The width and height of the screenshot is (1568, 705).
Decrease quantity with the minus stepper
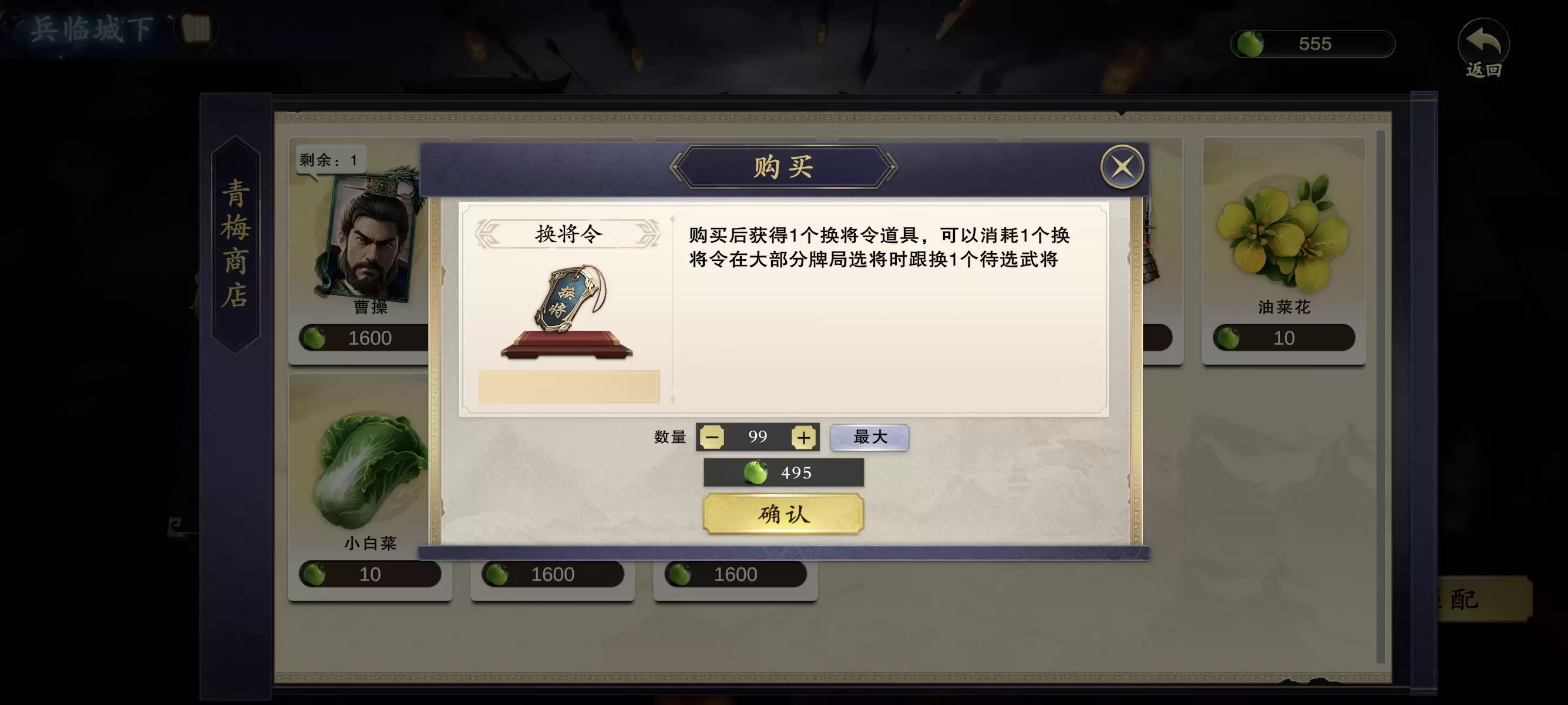(x=712, y=437)
